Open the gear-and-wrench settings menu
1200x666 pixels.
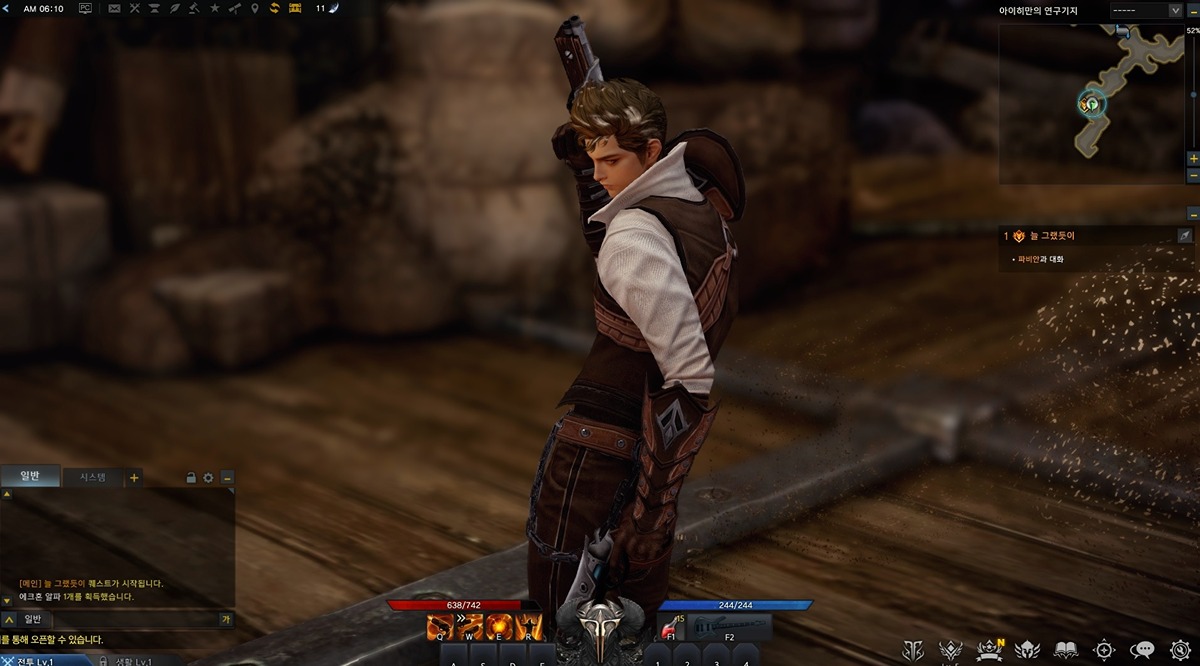click(1178, 650)
